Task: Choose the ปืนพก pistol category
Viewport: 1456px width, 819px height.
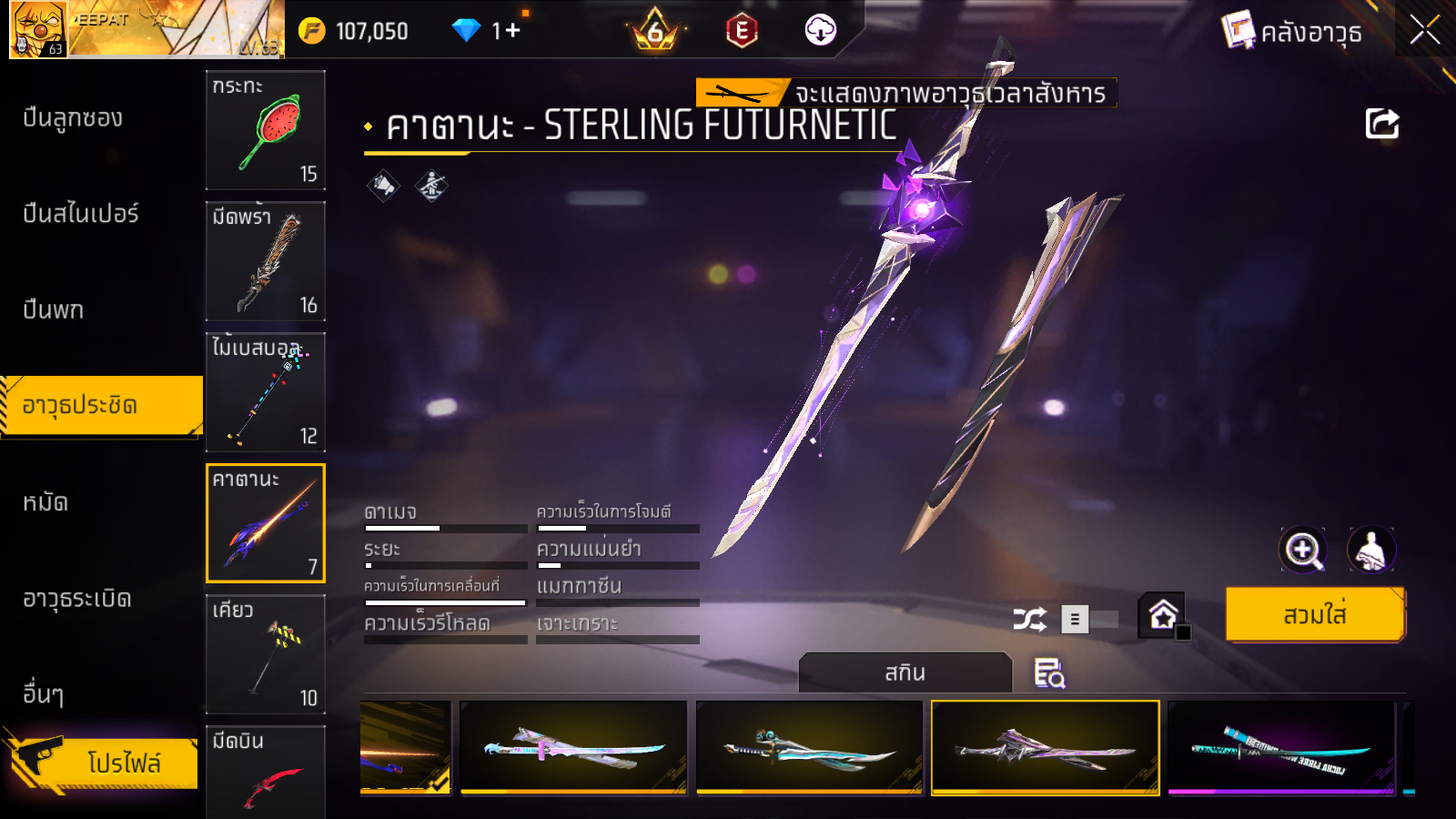Action: [53, 310]
